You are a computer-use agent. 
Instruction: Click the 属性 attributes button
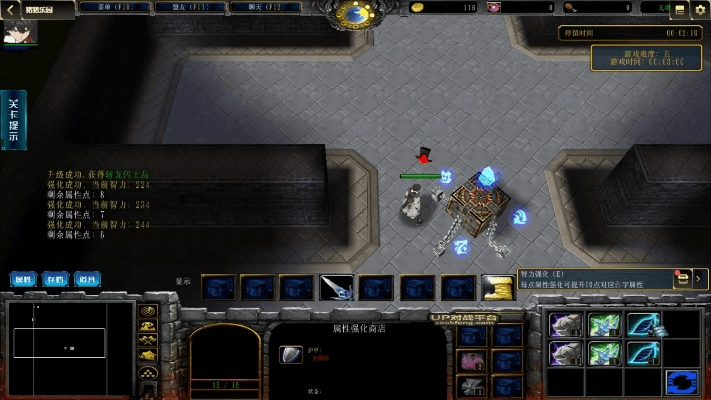pyautogui.click(x=24, y=279)
